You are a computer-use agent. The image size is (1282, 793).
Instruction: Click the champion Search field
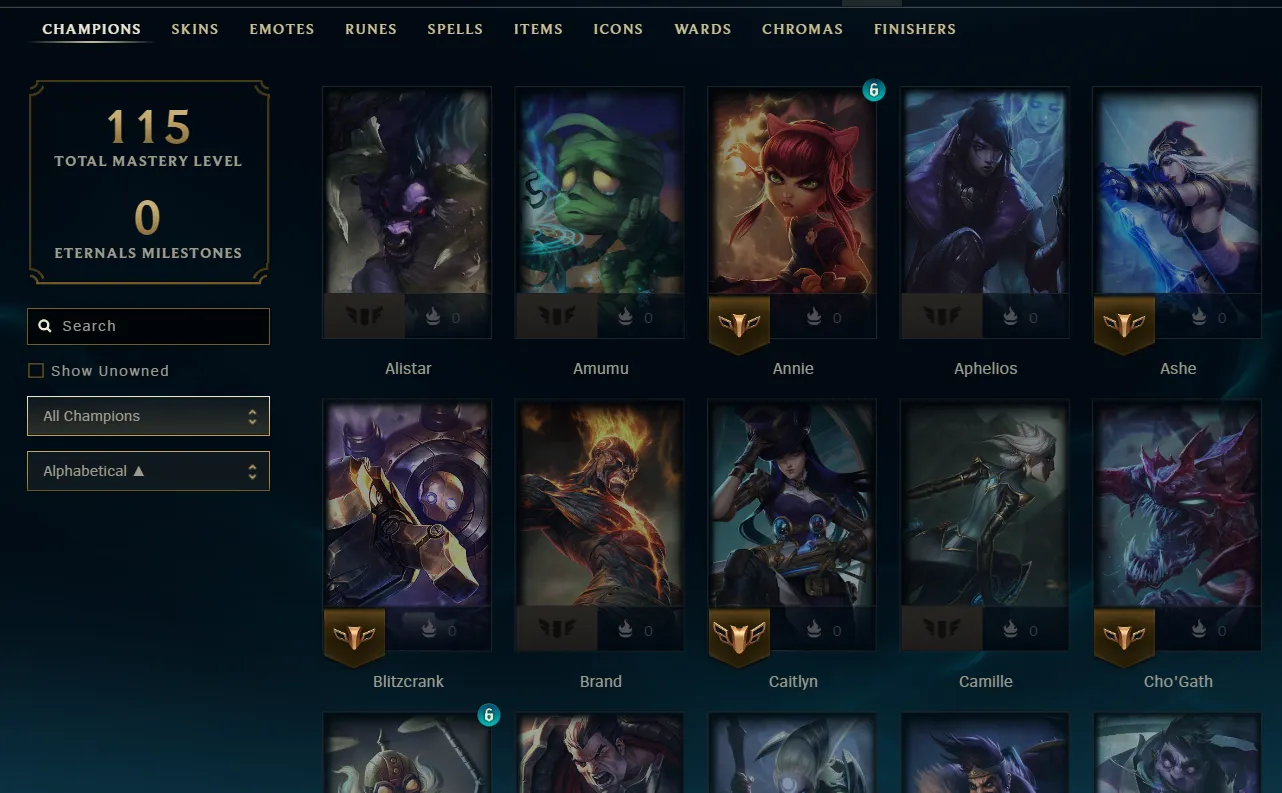[x=148, y=326]
